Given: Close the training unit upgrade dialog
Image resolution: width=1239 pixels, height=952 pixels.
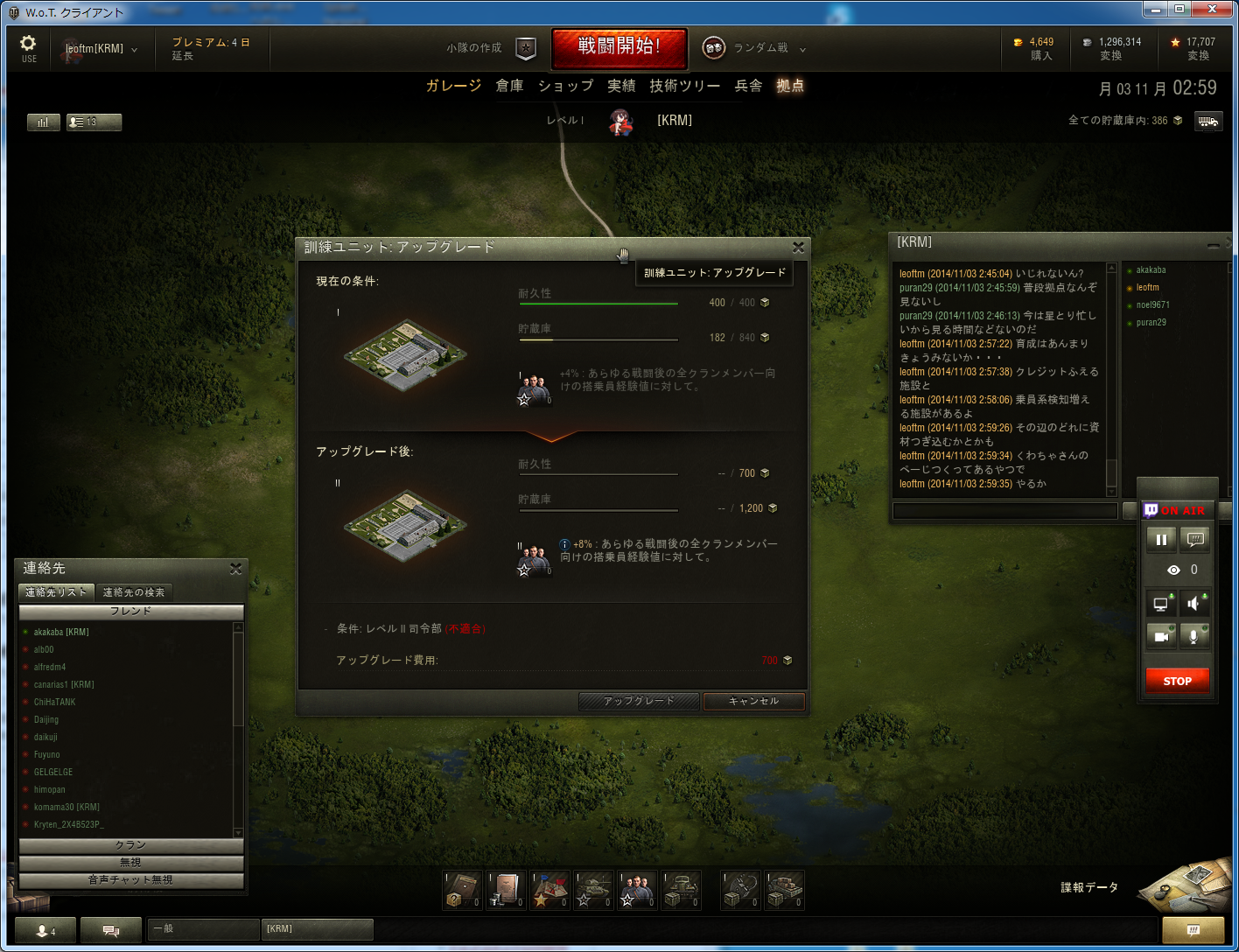Looking at the screenshot, I should pyautogui.click(x=797, y=248).
